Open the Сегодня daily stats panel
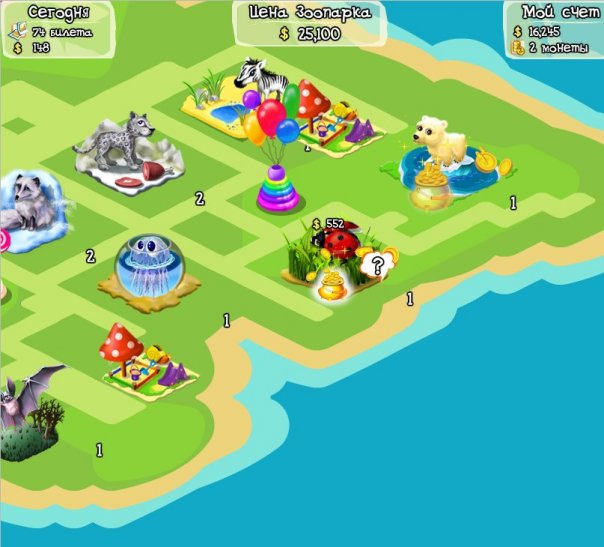Image resolution: width=604 pixels, height=547 pixels. point(56,28)
